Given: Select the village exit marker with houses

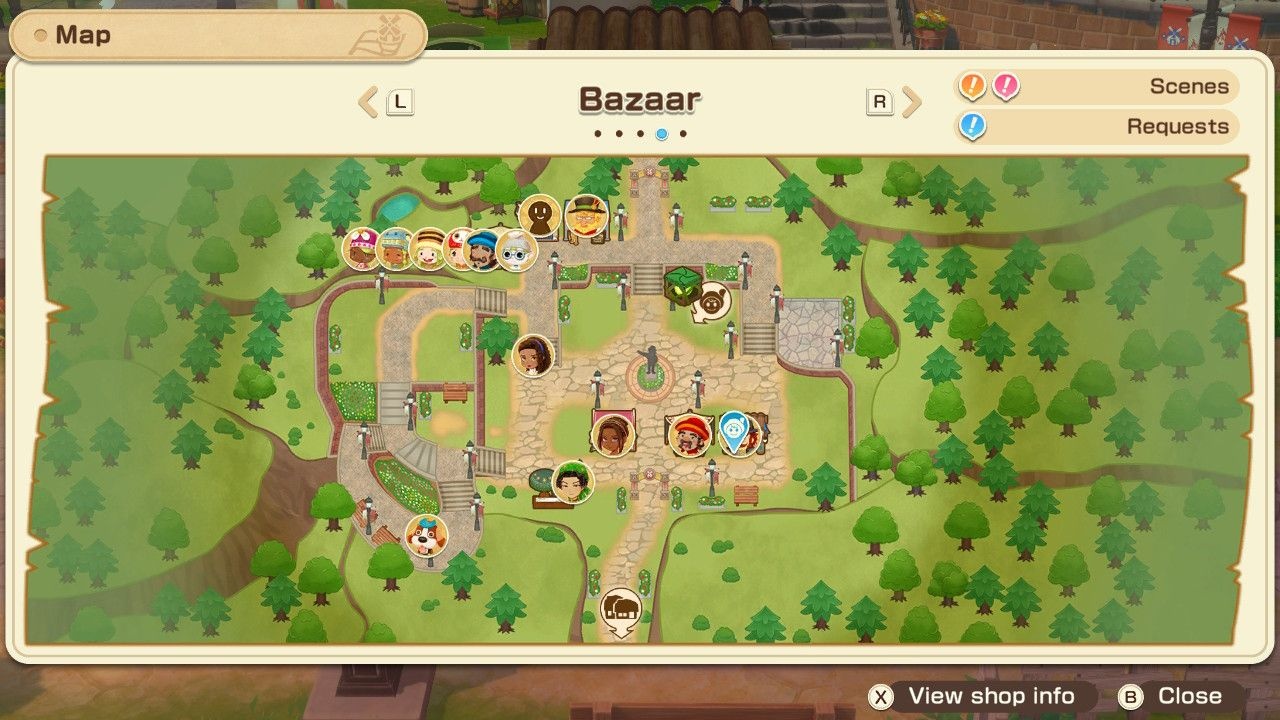Looking at the screenshot, I should [621, 607].
